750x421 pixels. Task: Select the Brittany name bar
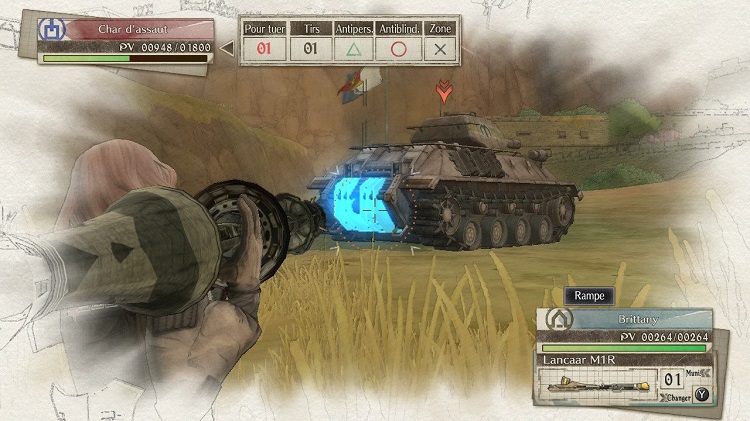pos(642,318)
